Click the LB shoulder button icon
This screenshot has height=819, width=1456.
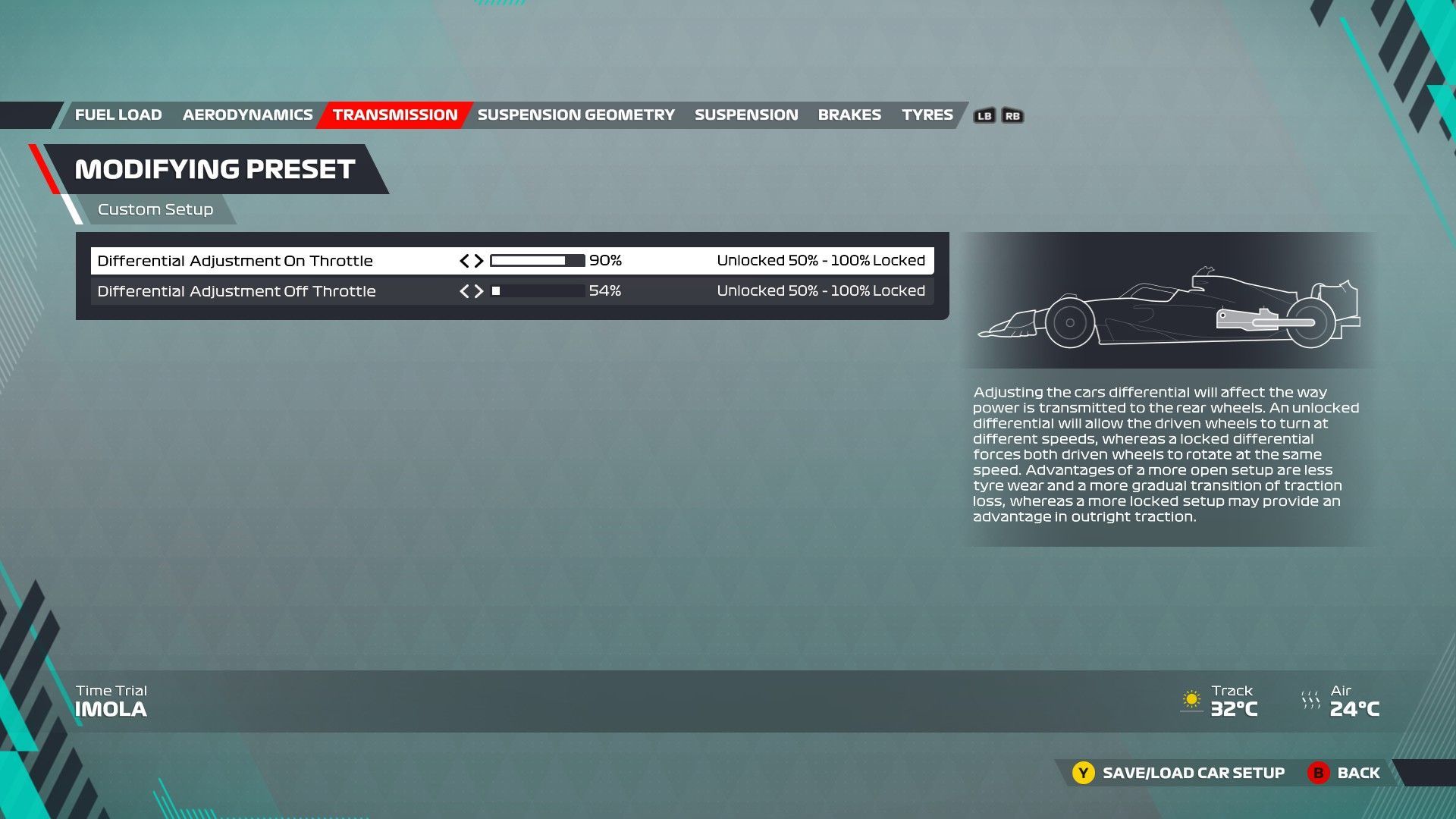984,115
